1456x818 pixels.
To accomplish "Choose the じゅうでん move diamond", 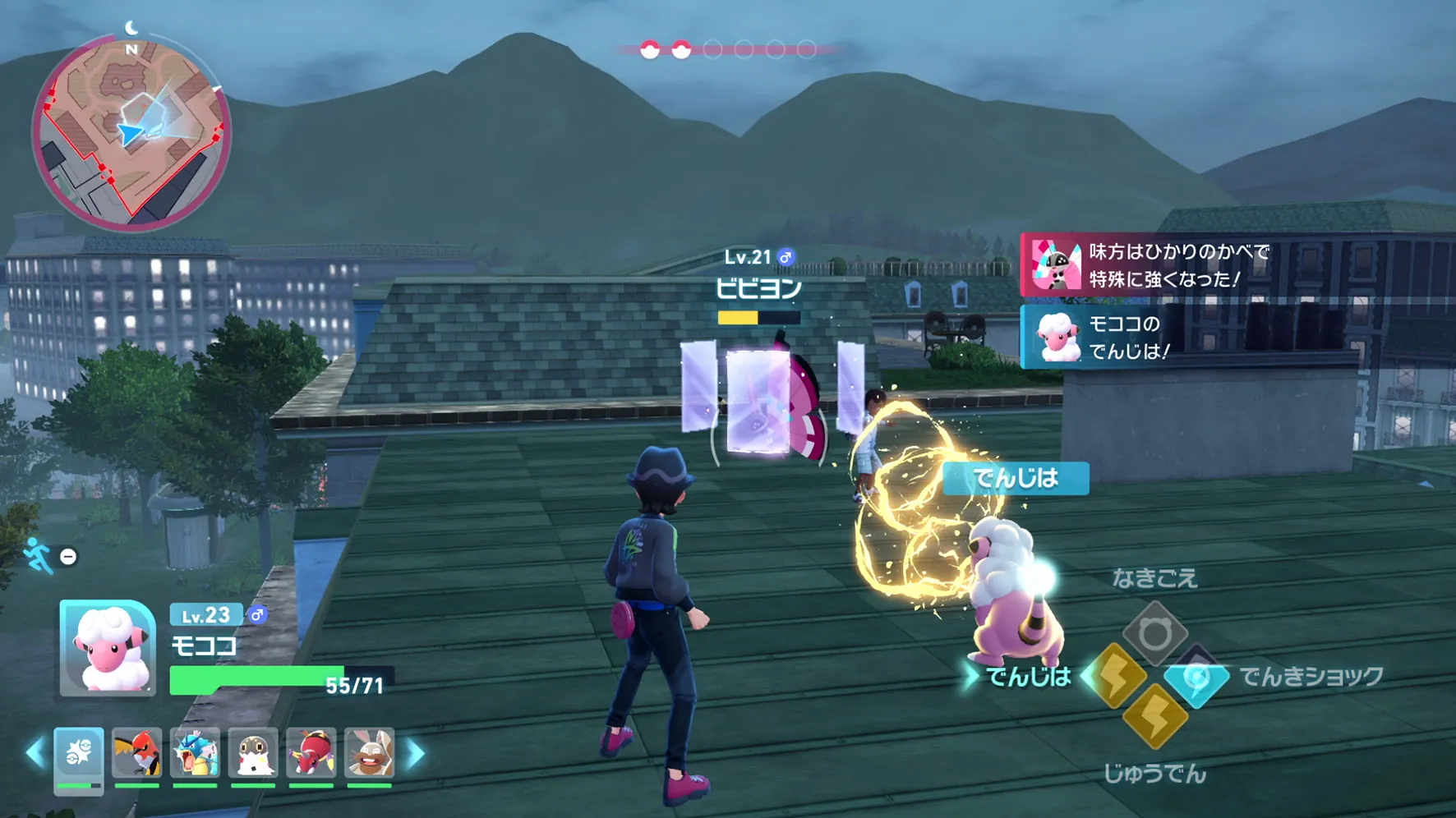I will pos(1154,717).
